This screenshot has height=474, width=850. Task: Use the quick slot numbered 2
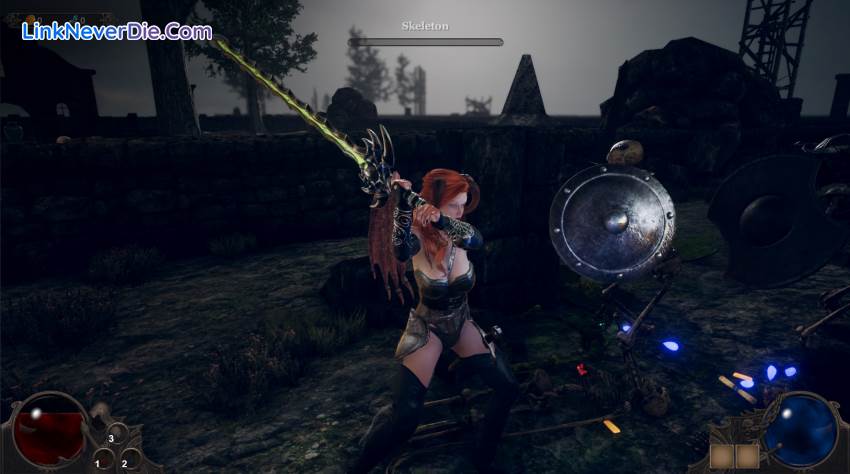129,459
